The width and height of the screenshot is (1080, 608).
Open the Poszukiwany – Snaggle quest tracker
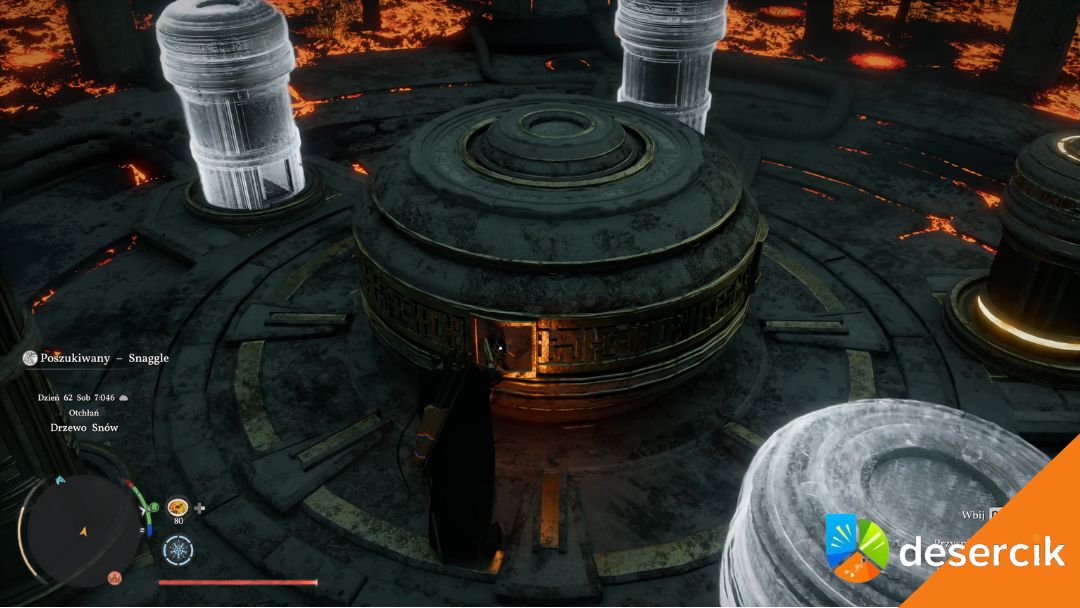point(97,358)
